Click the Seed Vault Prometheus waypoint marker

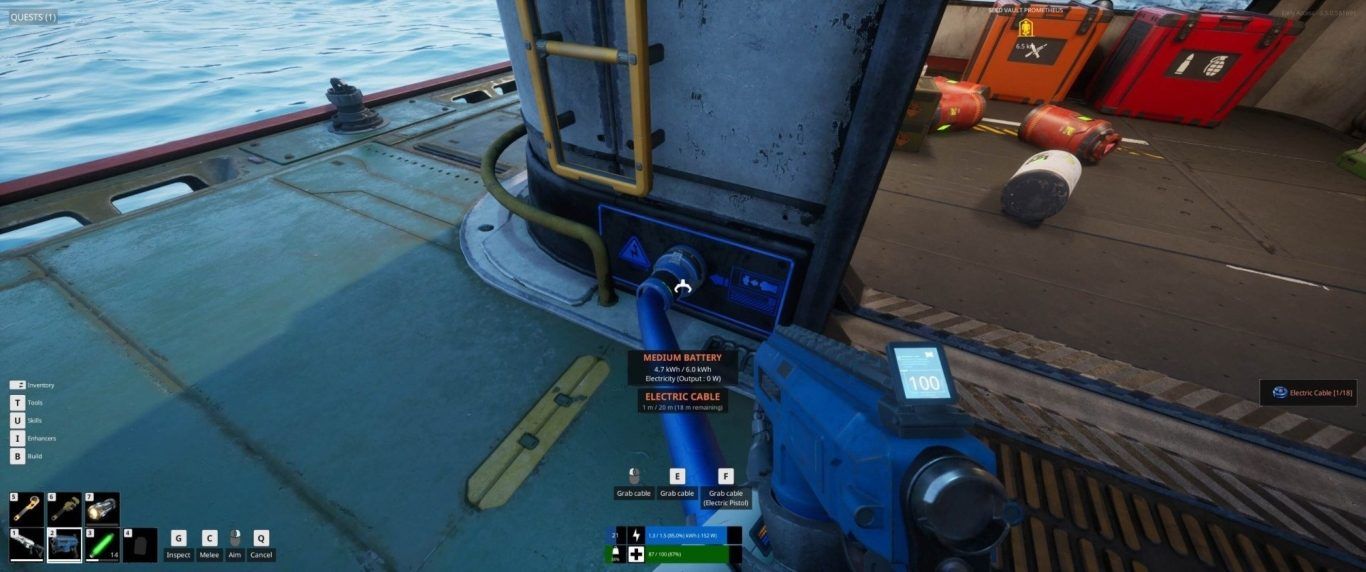click(x=1026, y=28)
